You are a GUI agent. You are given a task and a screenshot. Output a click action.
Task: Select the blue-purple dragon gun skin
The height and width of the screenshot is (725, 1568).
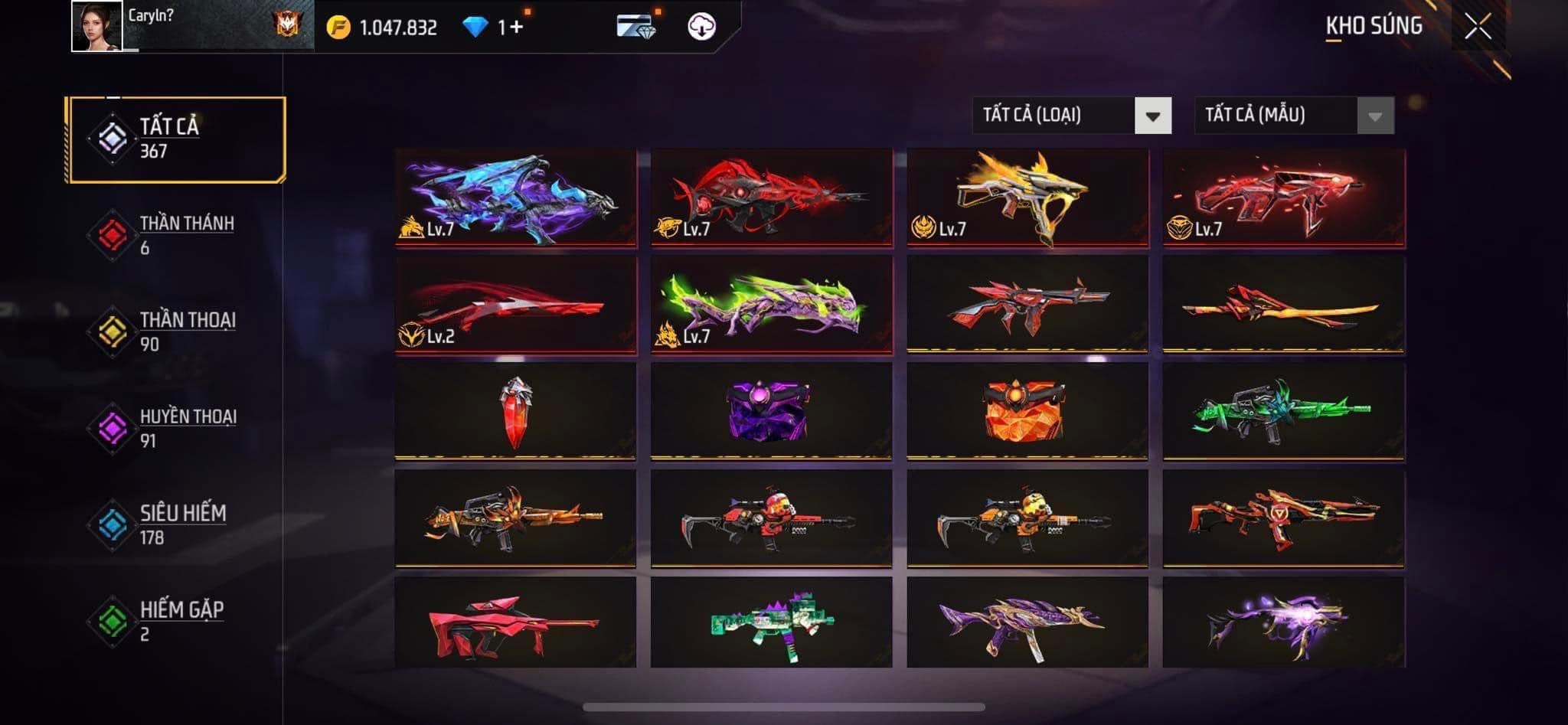(515, 198)
